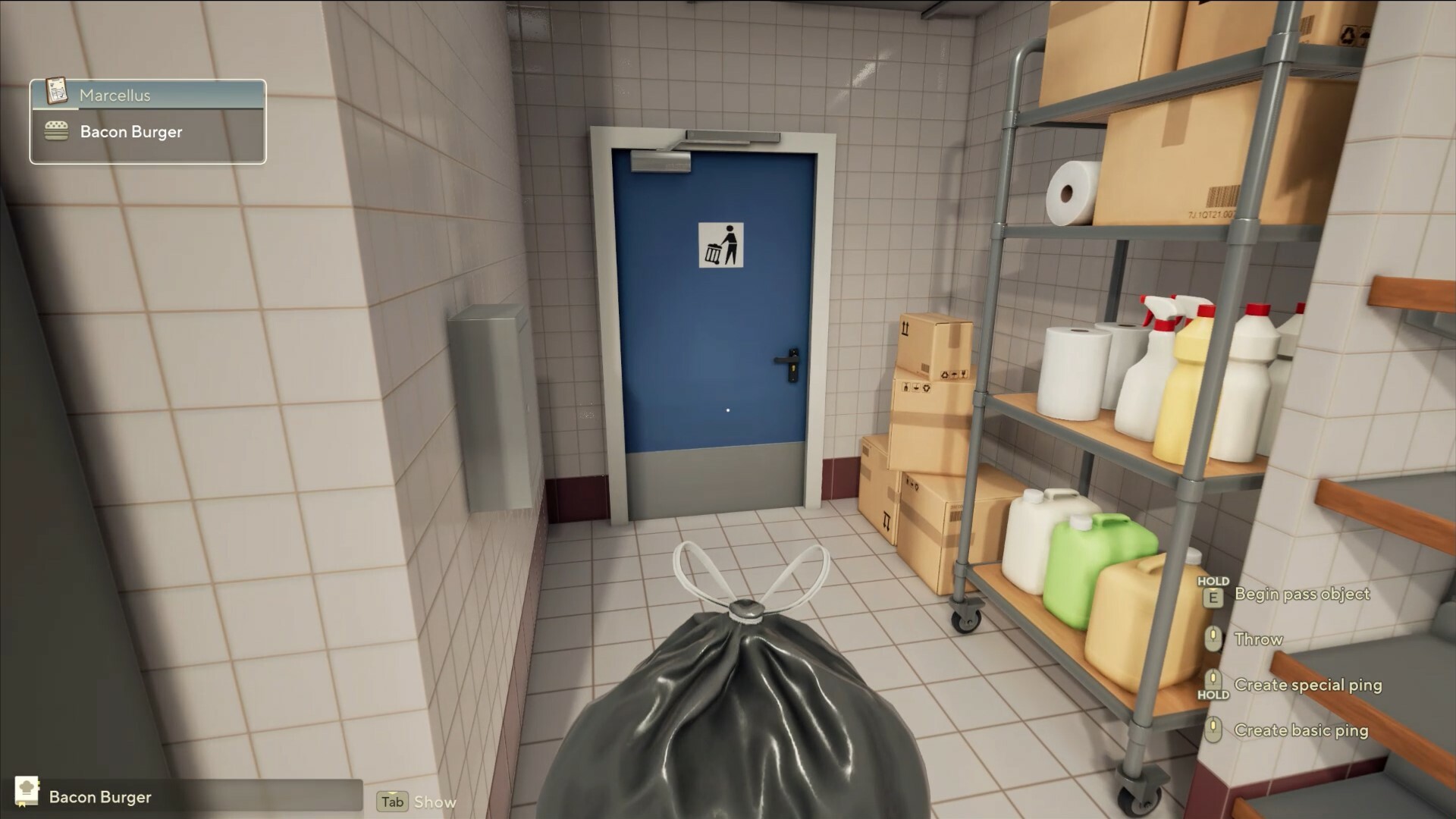Expand the Marcellus order panel
Screen dimensions: 1456x819
click(148, 95)
